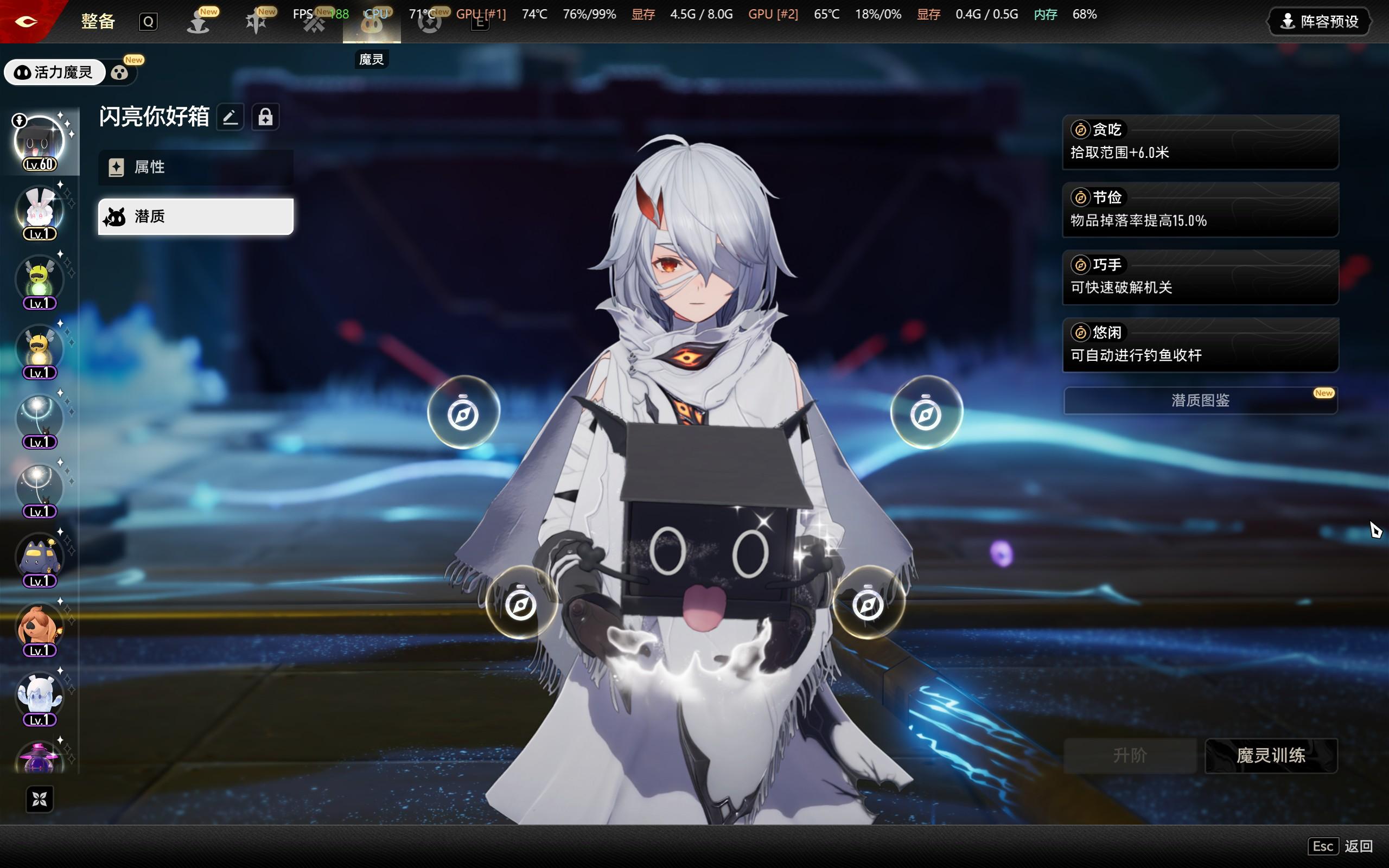Select the 悠闲 auto-fishing potential entry
1389x868 pixels.
click(1200, 344)
